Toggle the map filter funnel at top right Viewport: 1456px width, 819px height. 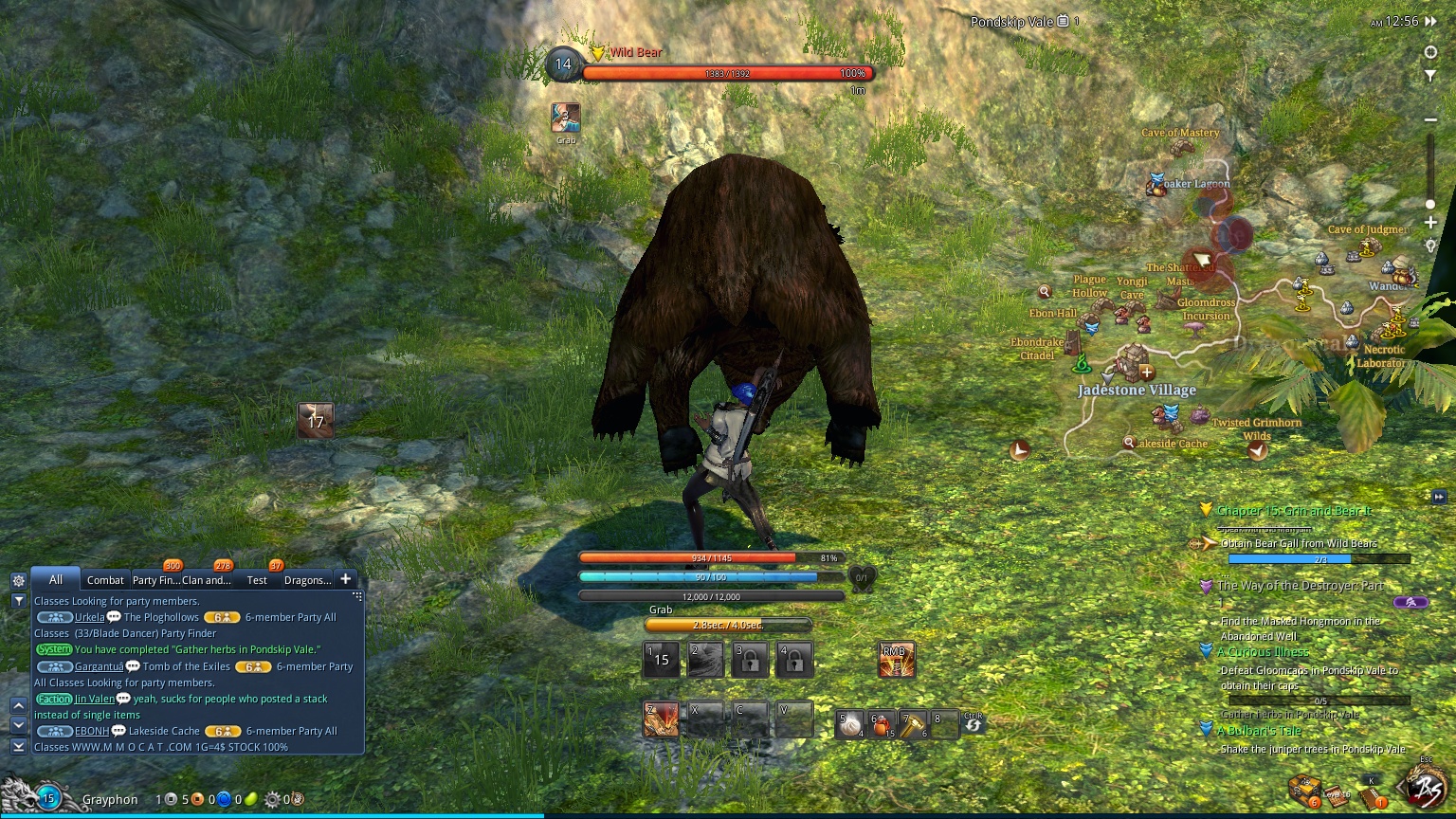point(1430,76)
